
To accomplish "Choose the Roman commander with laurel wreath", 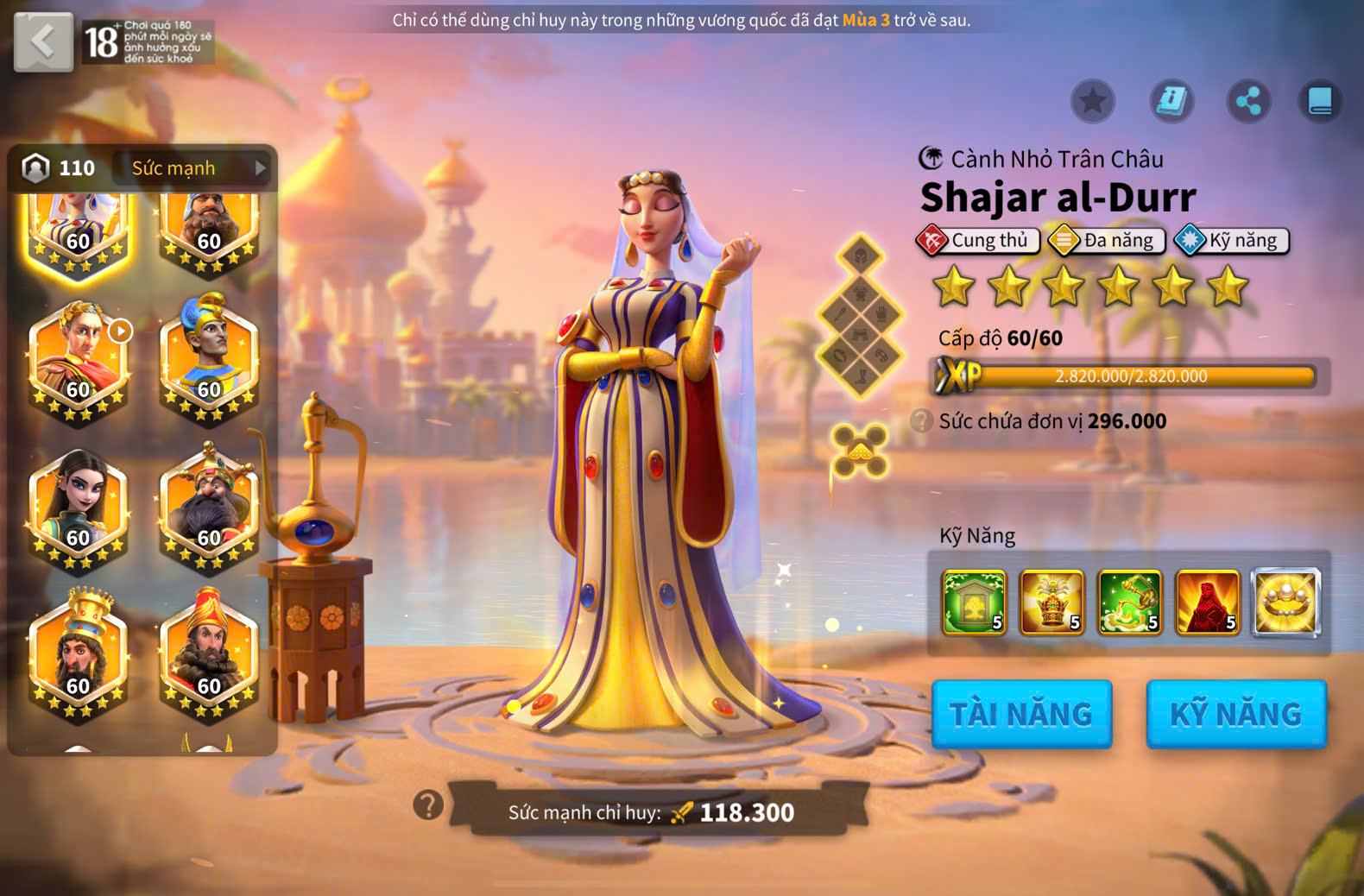I will (79, 359).
